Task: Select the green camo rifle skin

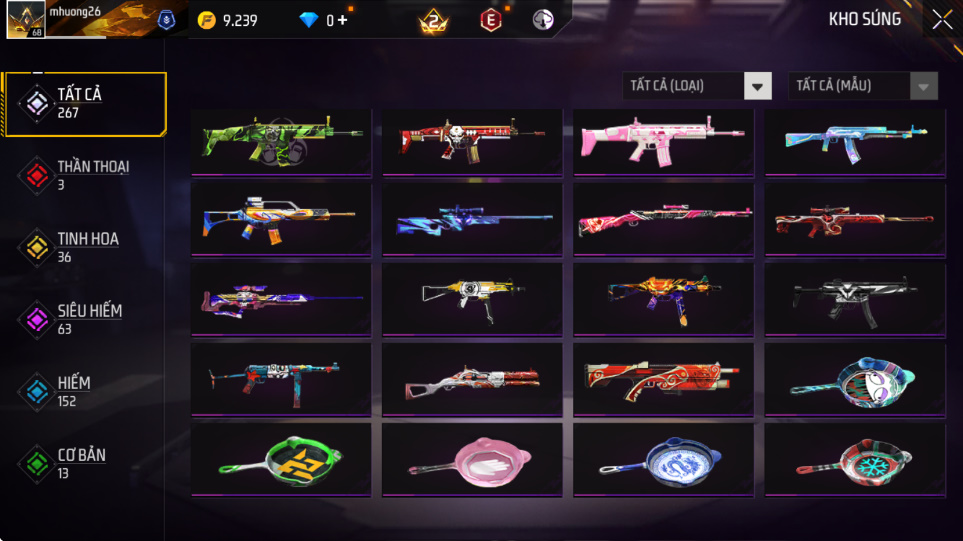Action: (281, 141)
